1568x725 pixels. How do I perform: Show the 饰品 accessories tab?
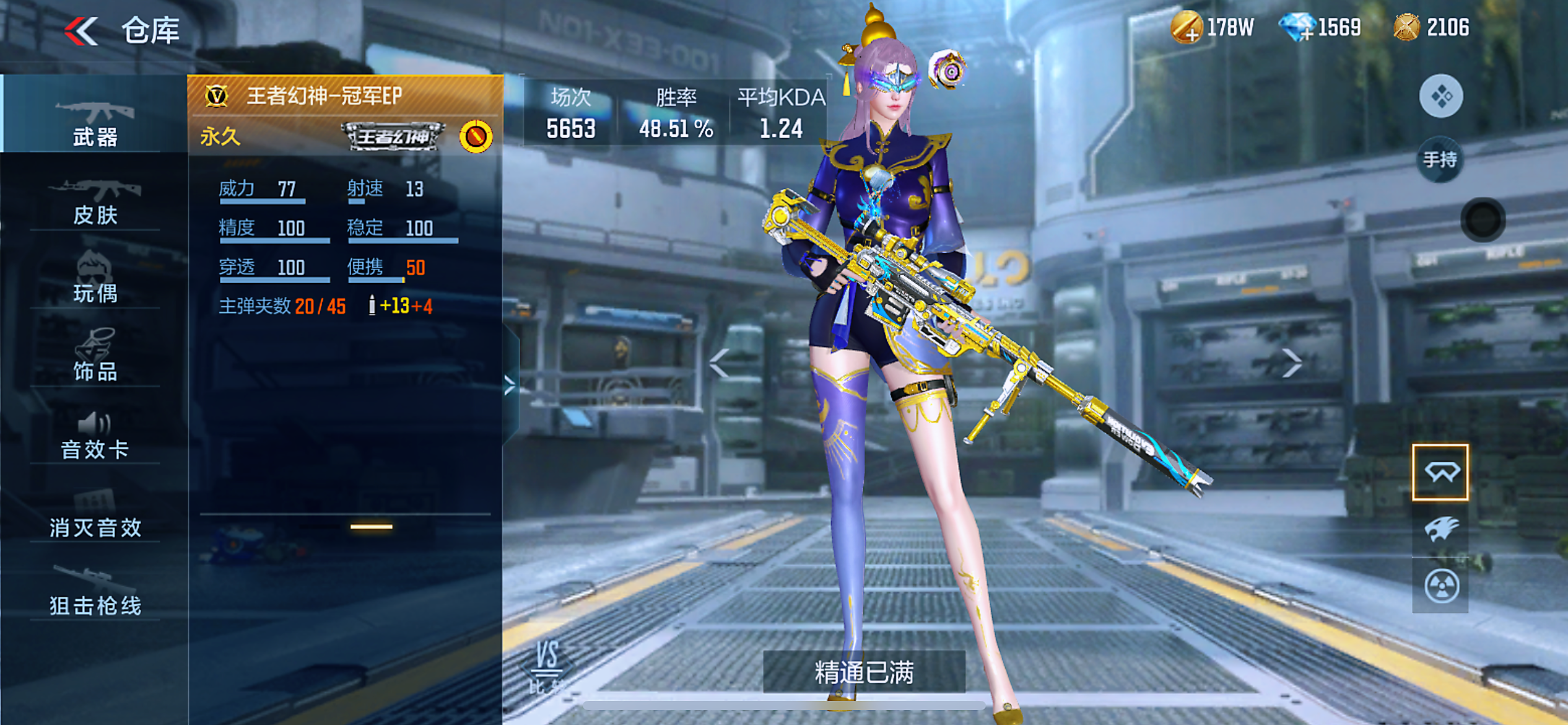[95, 356]
